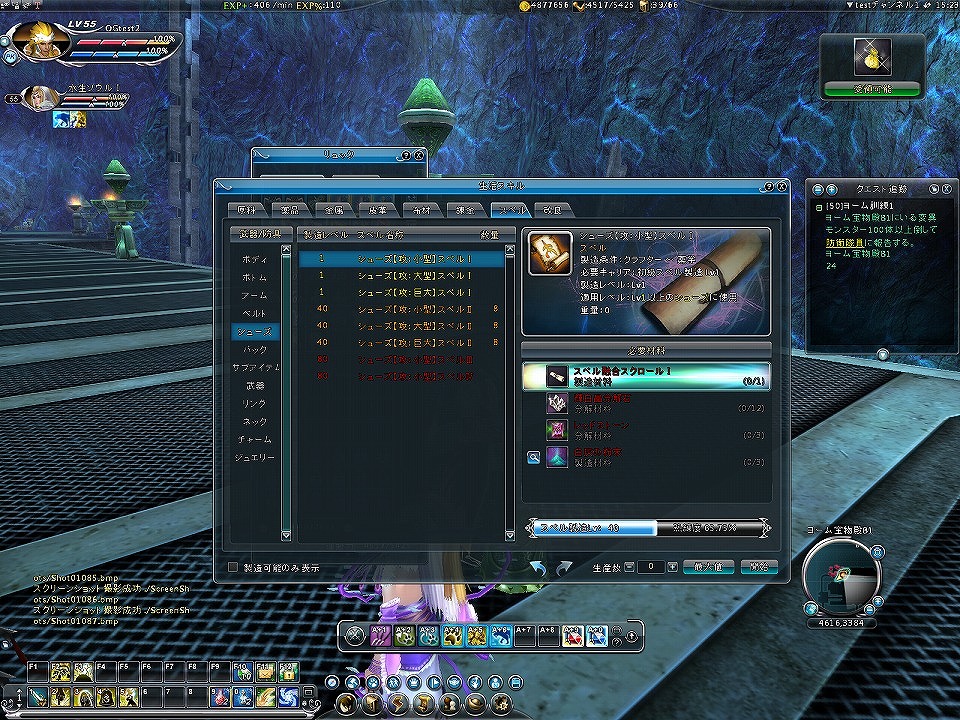
Task: Select the ジュエリー category
Action: pyautogui.click(x=255, y=457)
